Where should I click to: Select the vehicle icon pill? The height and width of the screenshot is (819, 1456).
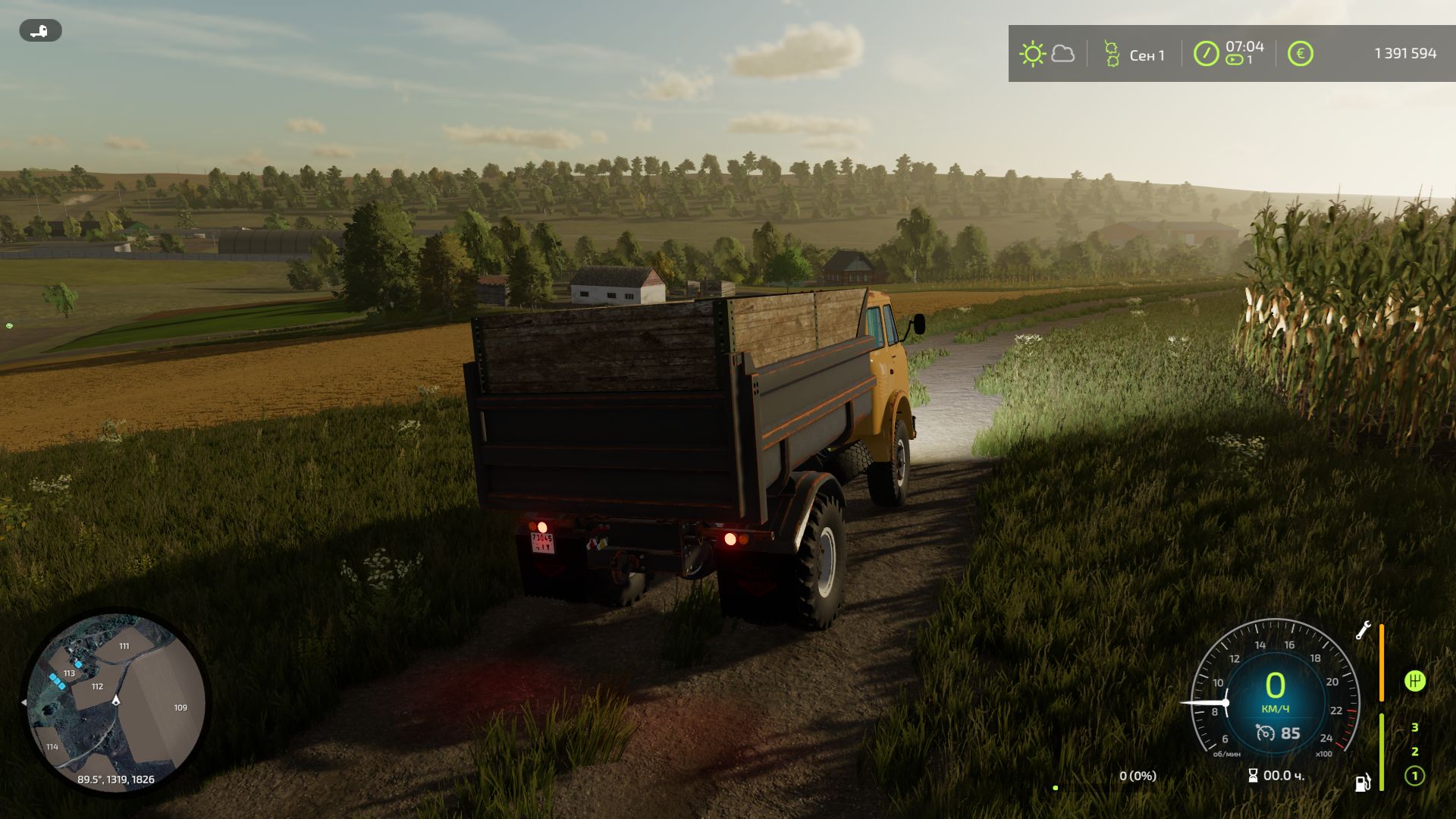[40, 31]
